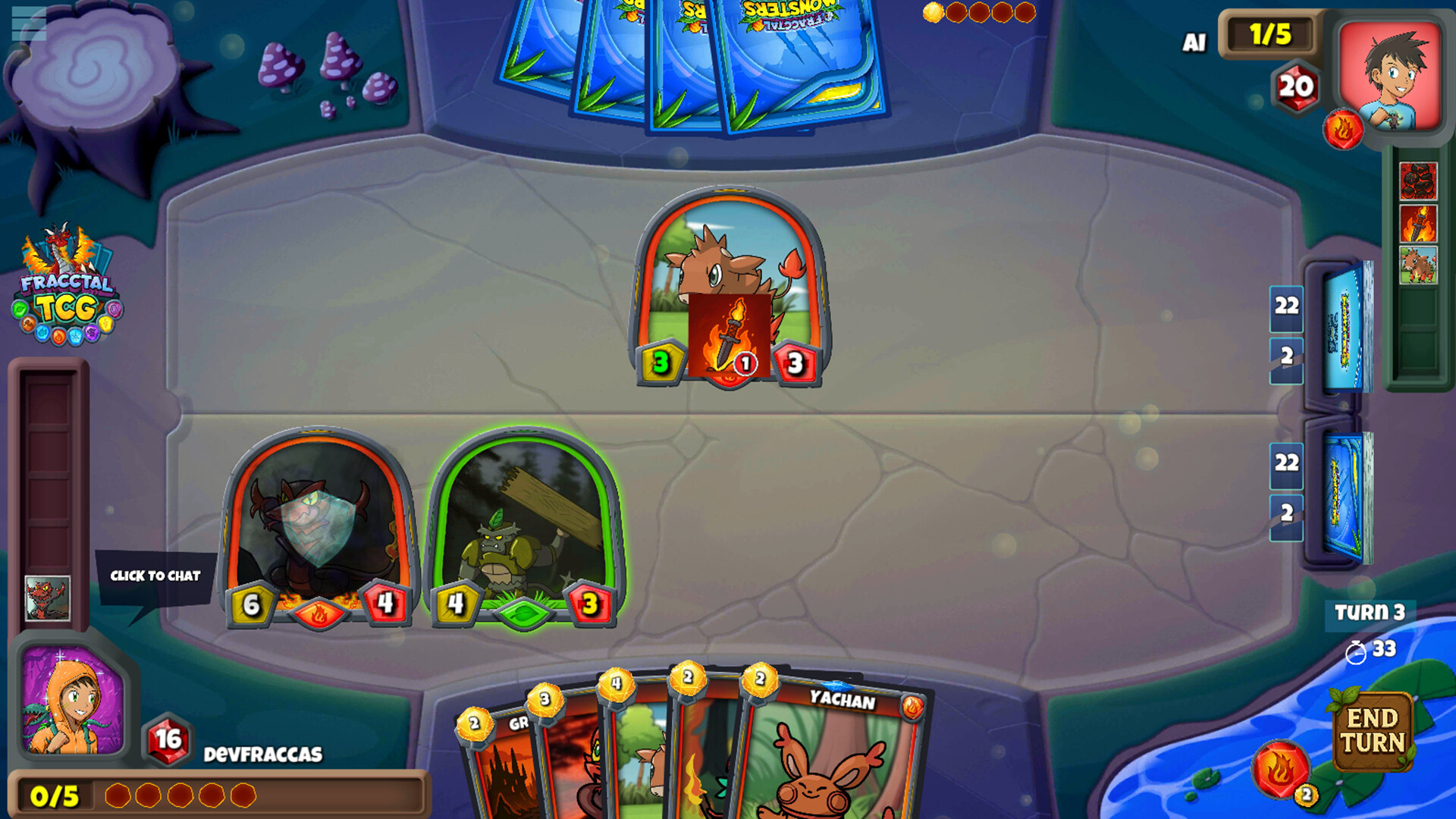Click the flaming dagger icon in the history panel
This screenshot has width=1456, height=819.
(1418, 224)
